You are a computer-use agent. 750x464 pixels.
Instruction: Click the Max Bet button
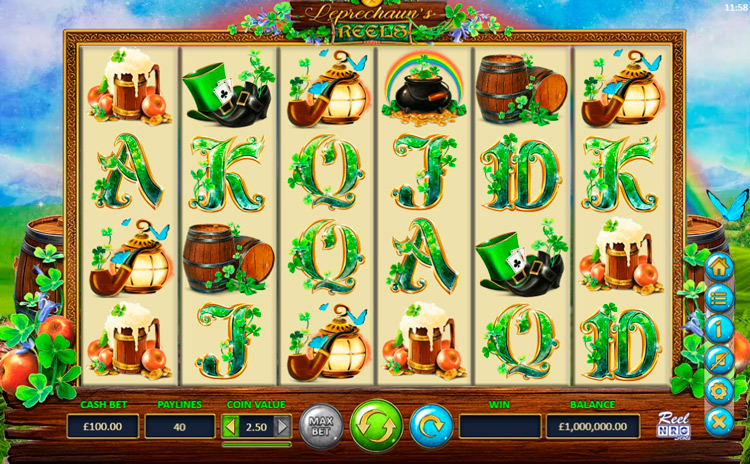click(321, 427)
